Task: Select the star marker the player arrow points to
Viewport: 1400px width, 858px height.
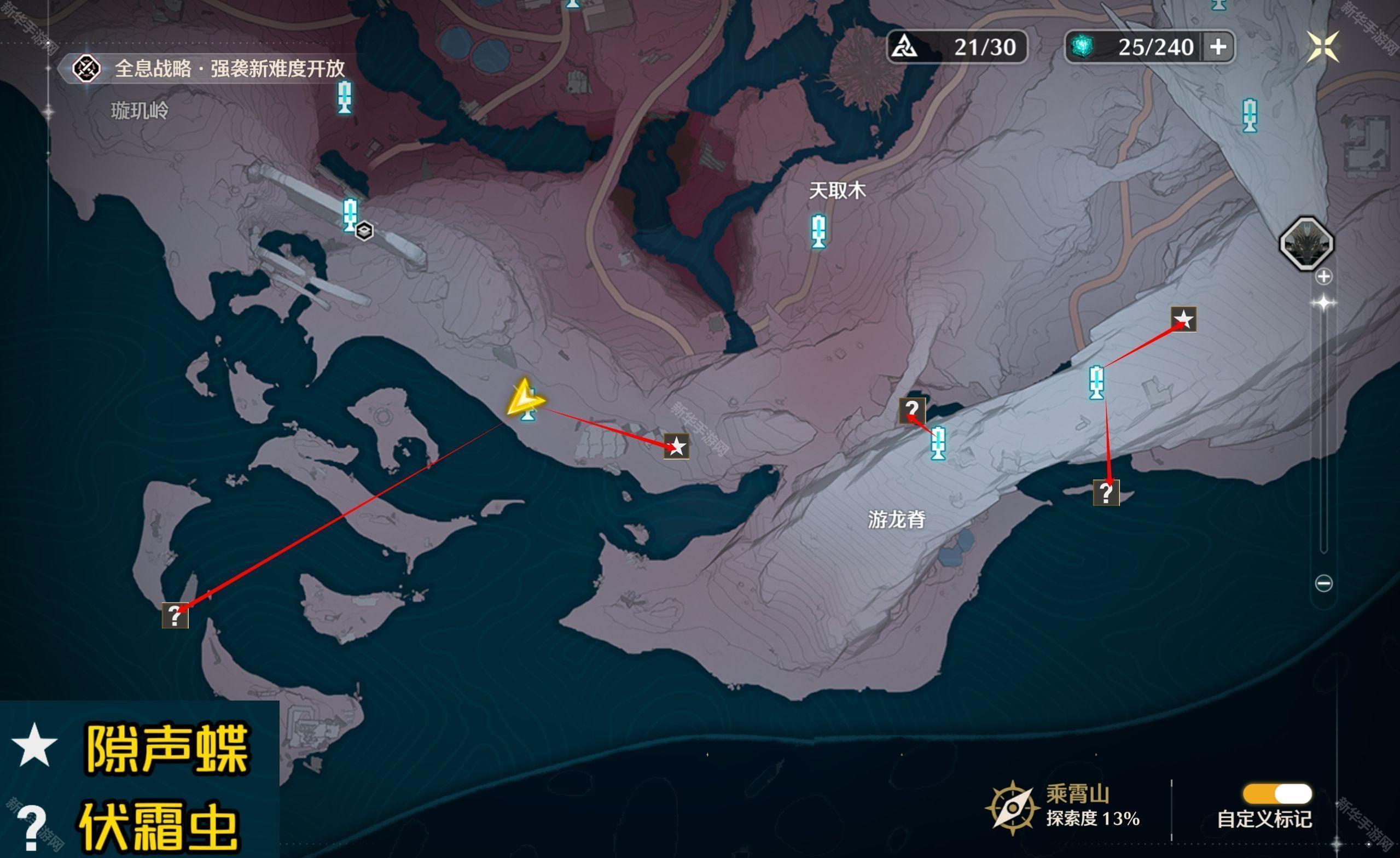Action: pos(677,447)
